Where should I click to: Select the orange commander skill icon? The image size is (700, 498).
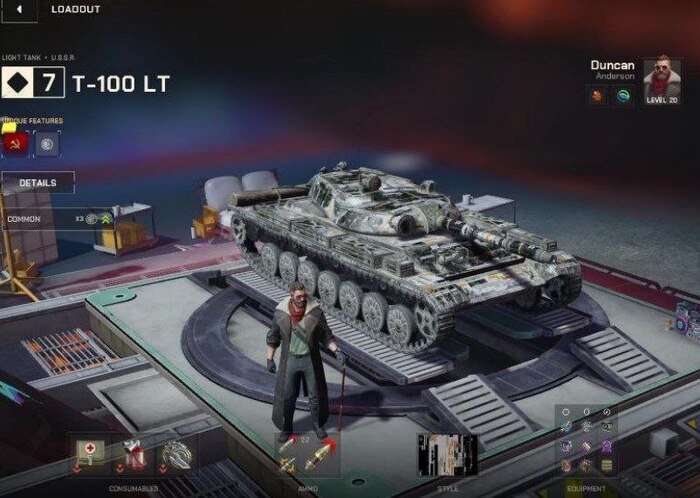[x=597, y=97]
